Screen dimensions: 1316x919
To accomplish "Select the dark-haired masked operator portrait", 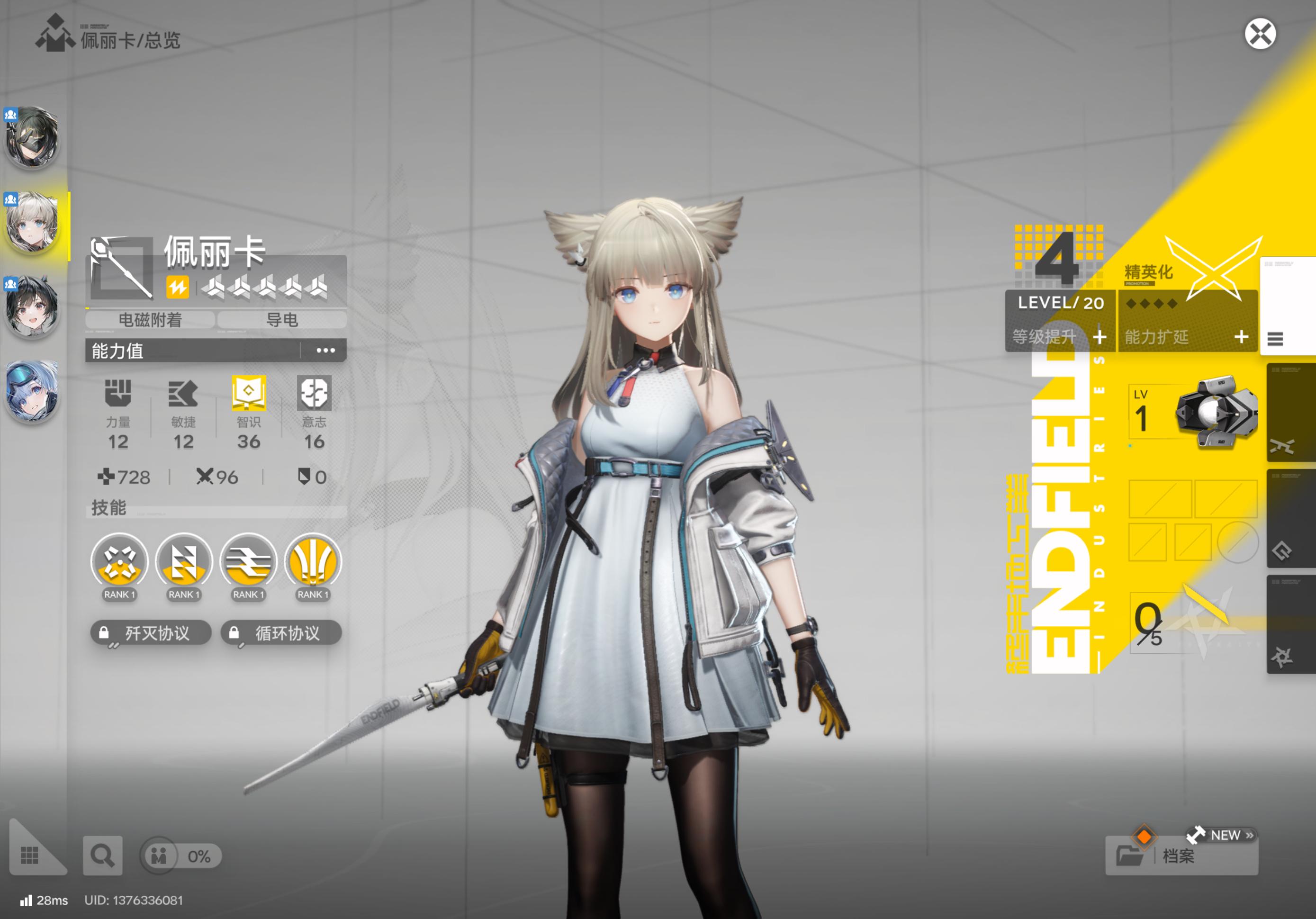I will [x=32, y=137].
